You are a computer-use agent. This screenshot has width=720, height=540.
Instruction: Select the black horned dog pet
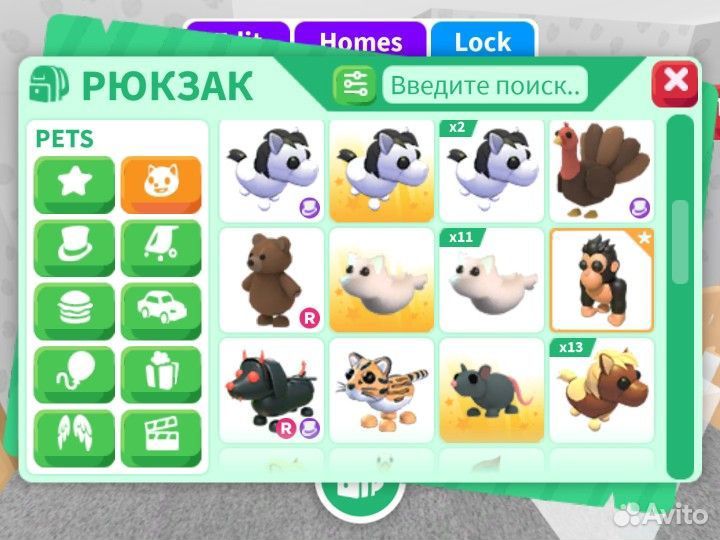(271, 391)
